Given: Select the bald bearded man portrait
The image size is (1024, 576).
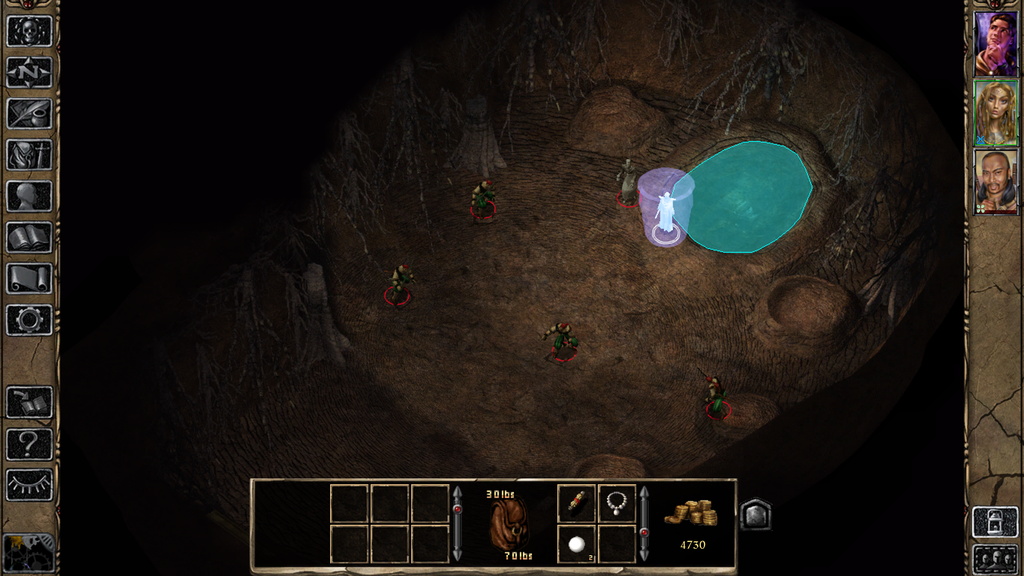Looking at the screenshot, I should [996, 182].
